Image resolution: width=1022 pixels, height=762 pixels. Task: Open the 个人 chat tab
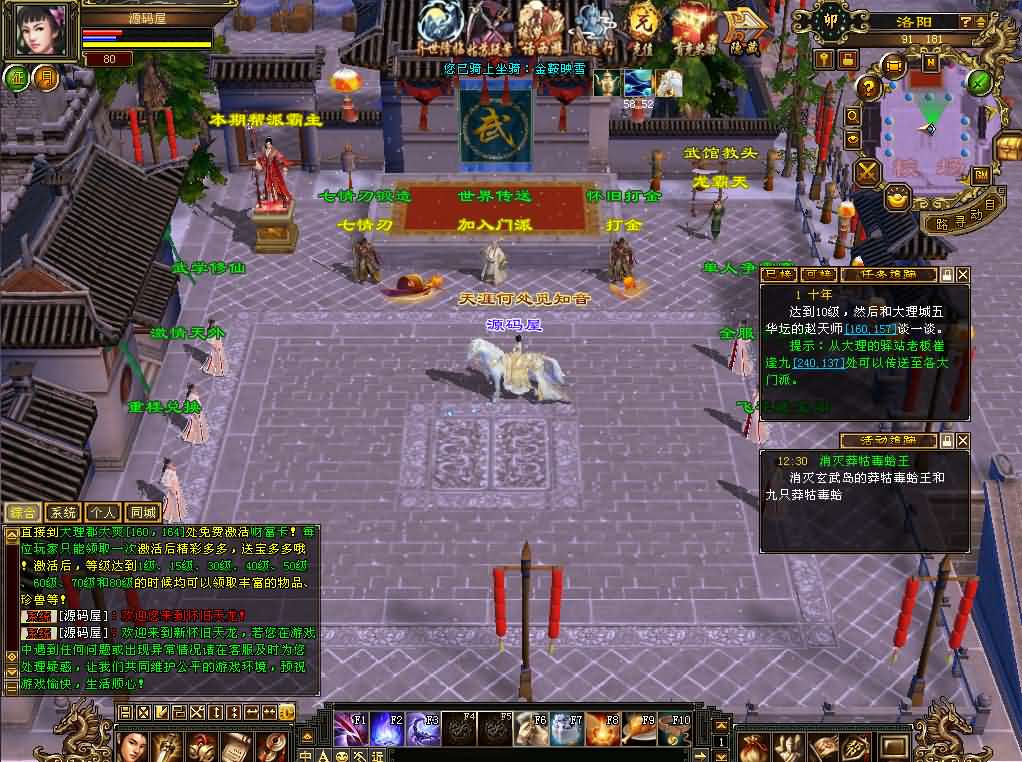point(102,512)
